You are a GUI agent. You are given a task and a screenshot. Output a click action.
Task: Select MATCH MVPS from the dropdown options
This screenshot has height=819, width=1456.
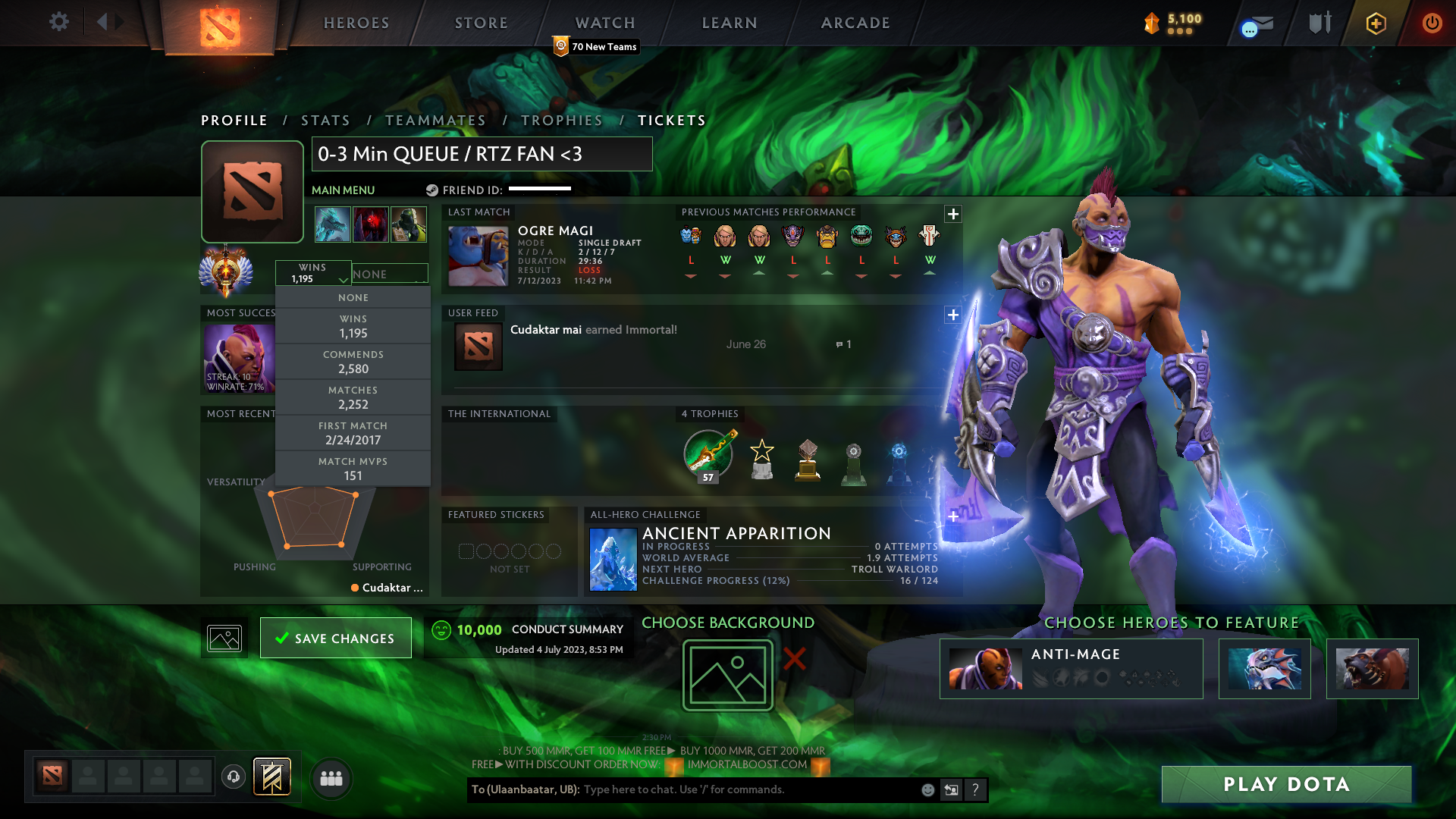pyautogui.click(x=353, y=468)
